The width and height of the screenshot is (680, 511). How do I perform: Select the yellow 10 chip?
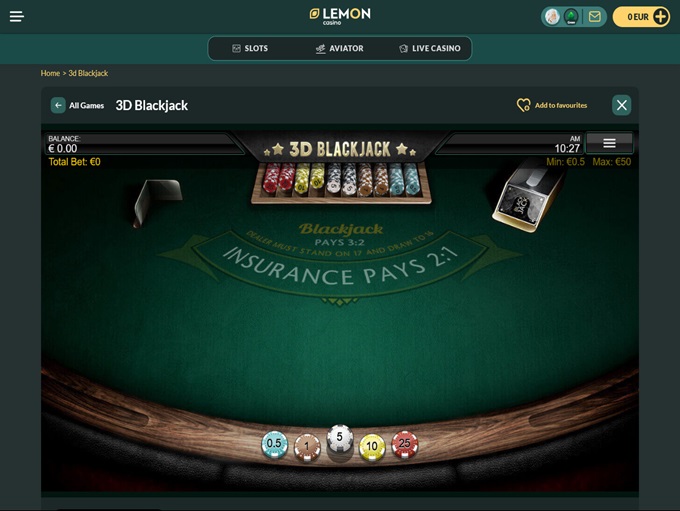[x=372, y=446]
